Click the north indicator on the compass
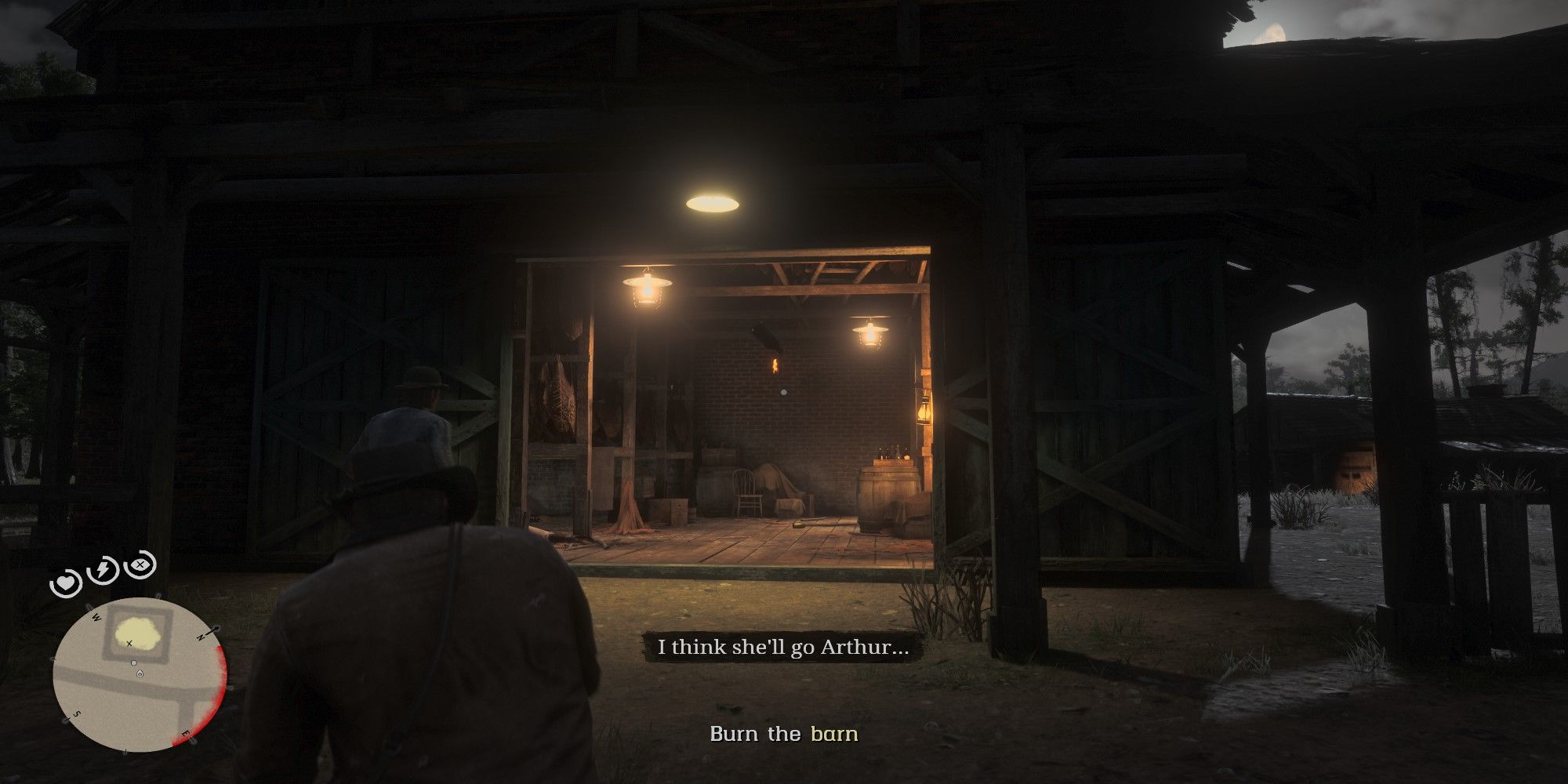 (202, 635)
